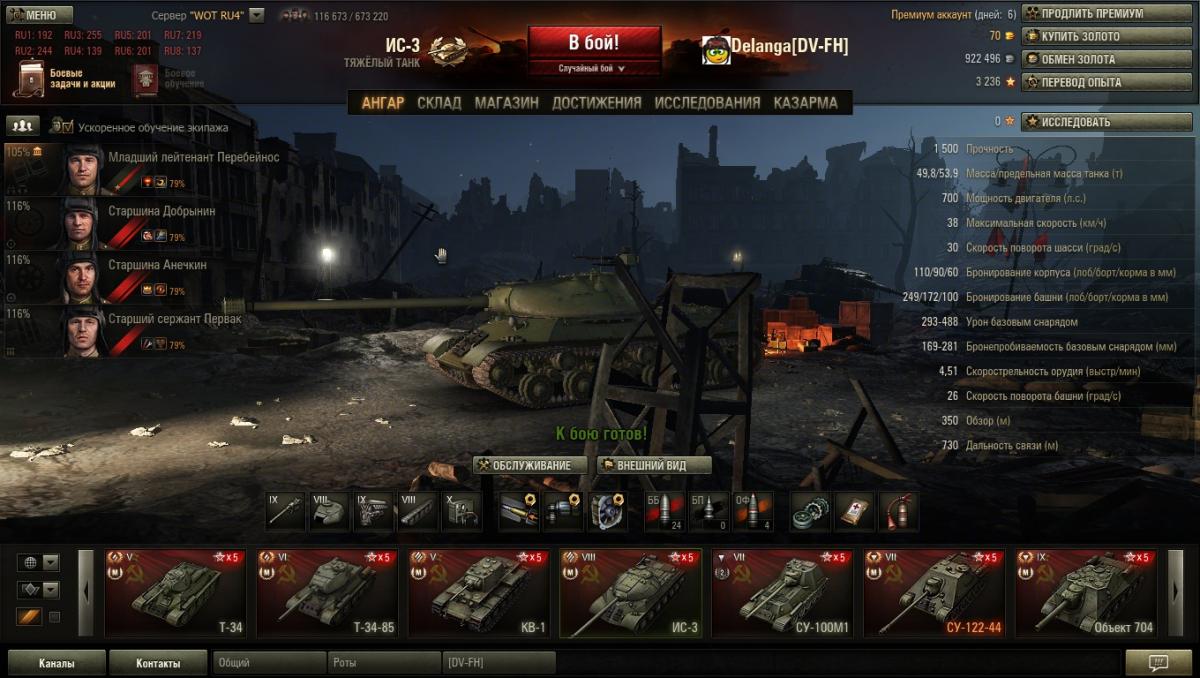Open the «Казарма» barracks tab
This screenshot has width=1200, height=678.
(805, 102)
